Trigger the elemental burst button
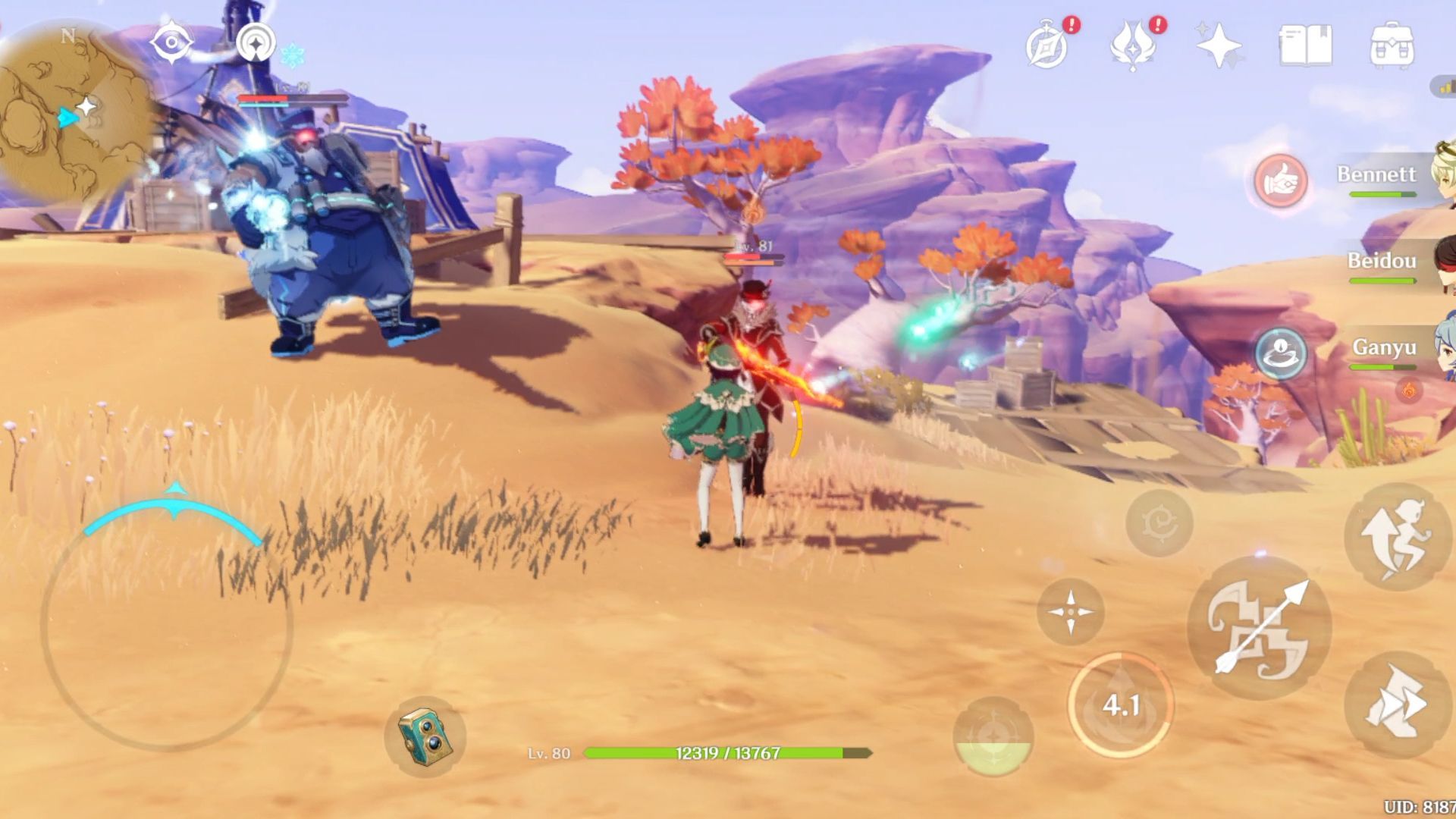Screen dimensions: 1456x819 point(993,736)
